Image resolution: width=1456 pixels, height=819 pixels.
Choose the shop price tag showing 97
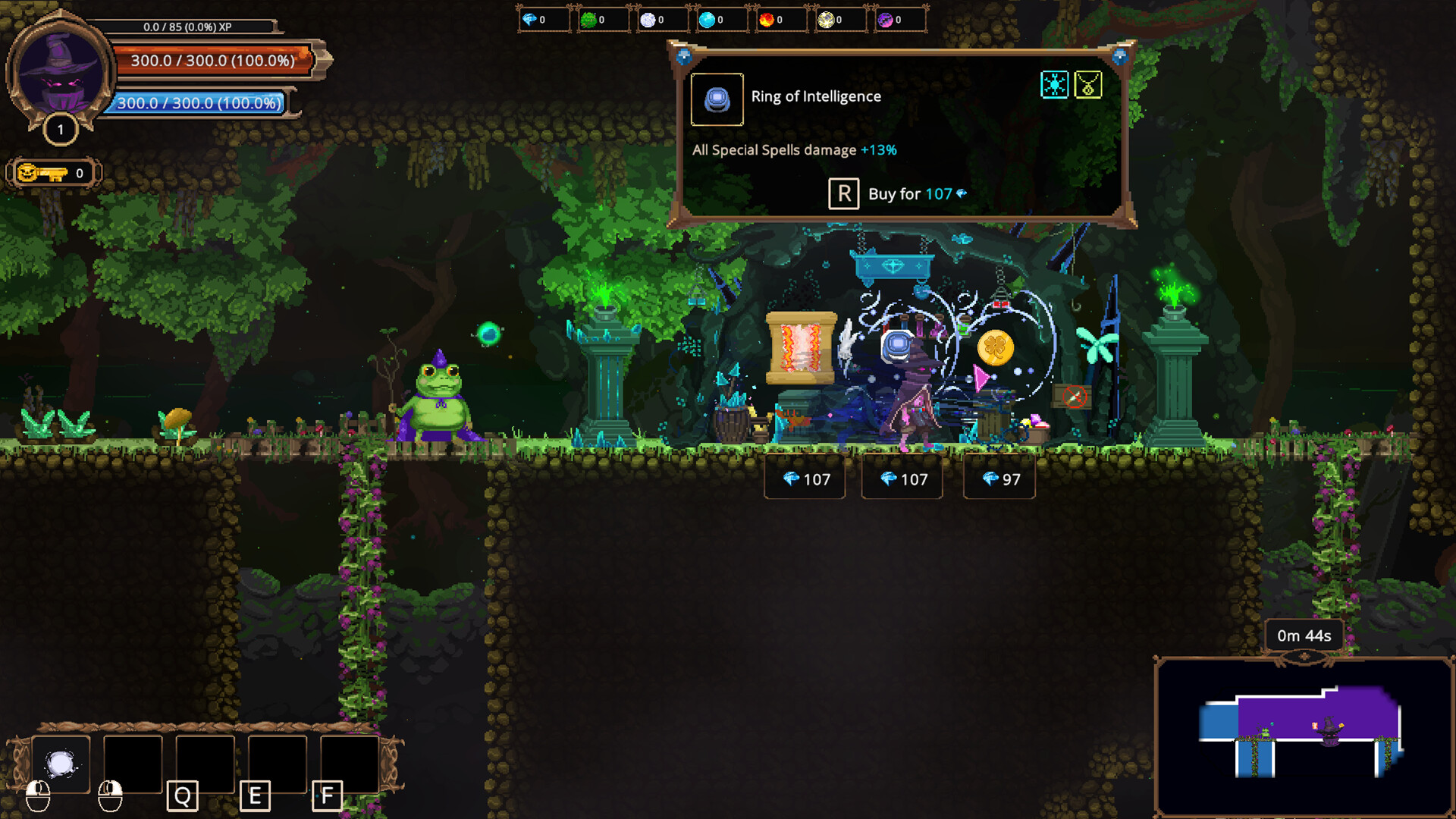tap(999, 479)
